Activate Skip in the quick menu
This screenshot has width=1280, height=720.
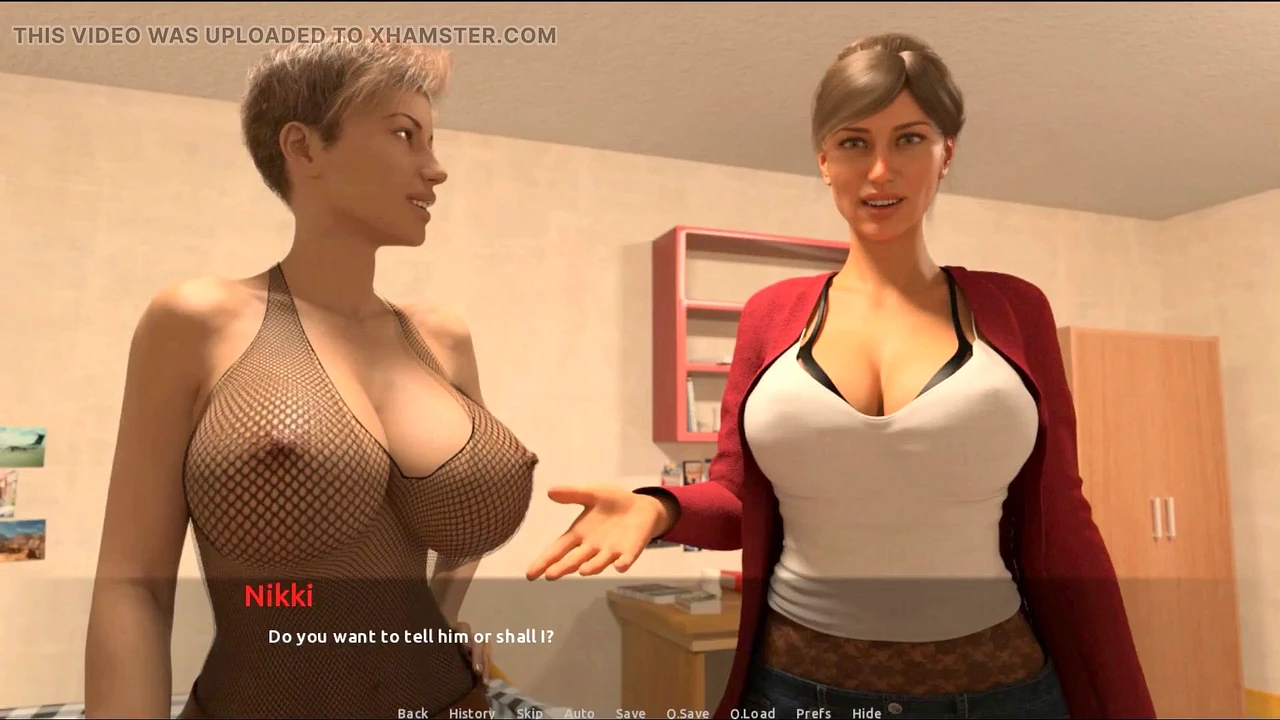[529, 713]
